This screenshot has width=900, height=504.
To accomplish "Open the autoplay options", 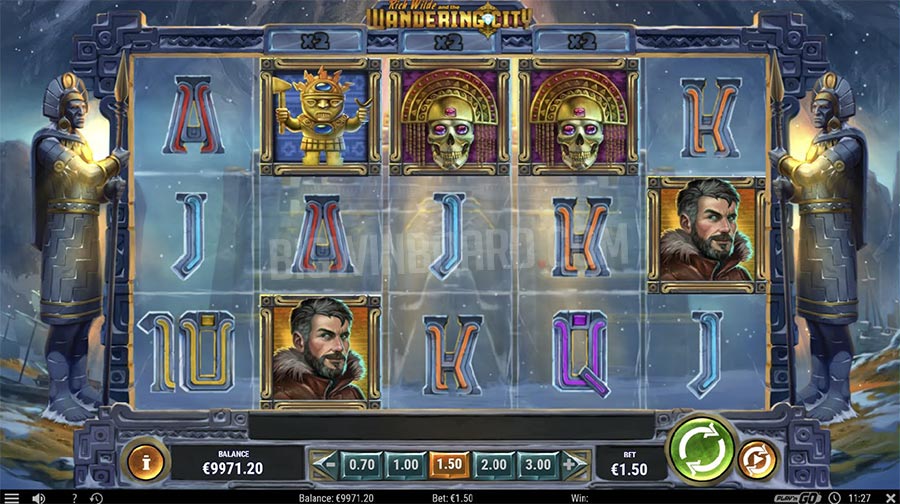I will (755, 461).
